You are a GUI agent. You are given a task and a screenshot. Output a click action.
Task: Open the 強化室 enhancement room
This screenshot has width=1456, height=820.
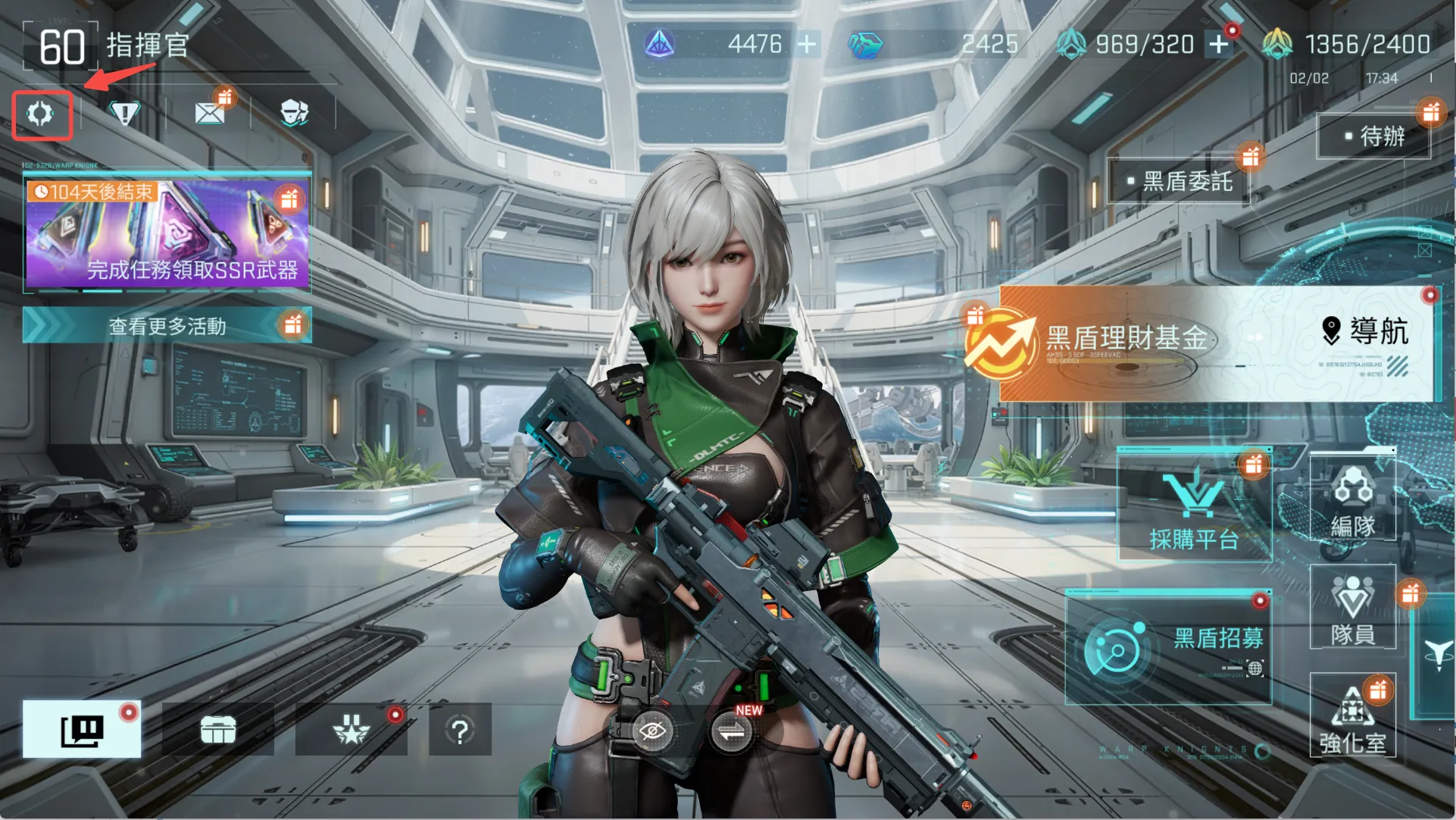point(1352,718)
